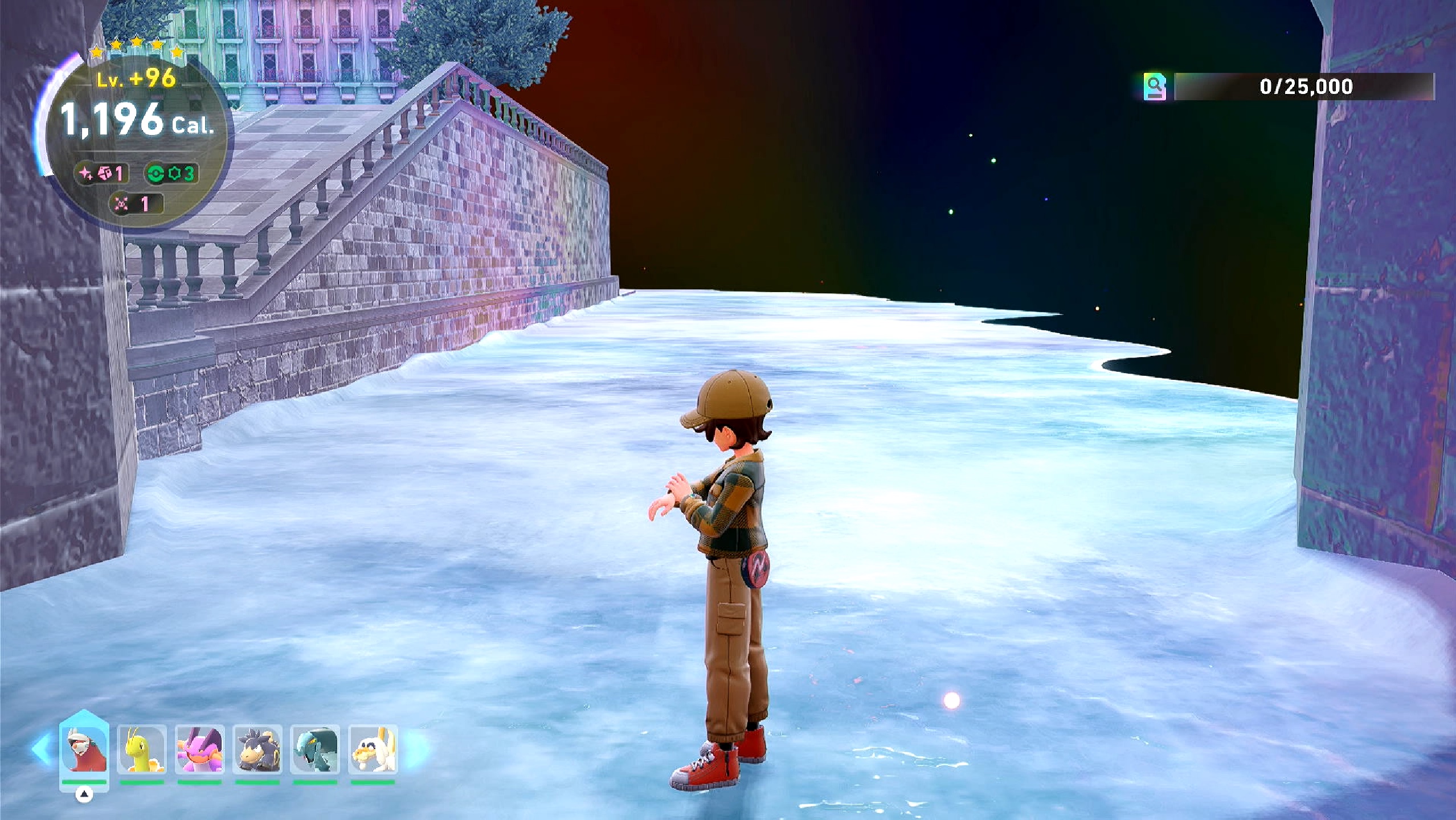Inspect the pink sparkle bonus indicator
The width and height of the screenshot is (1456, 820).
(x=101, y=173)
